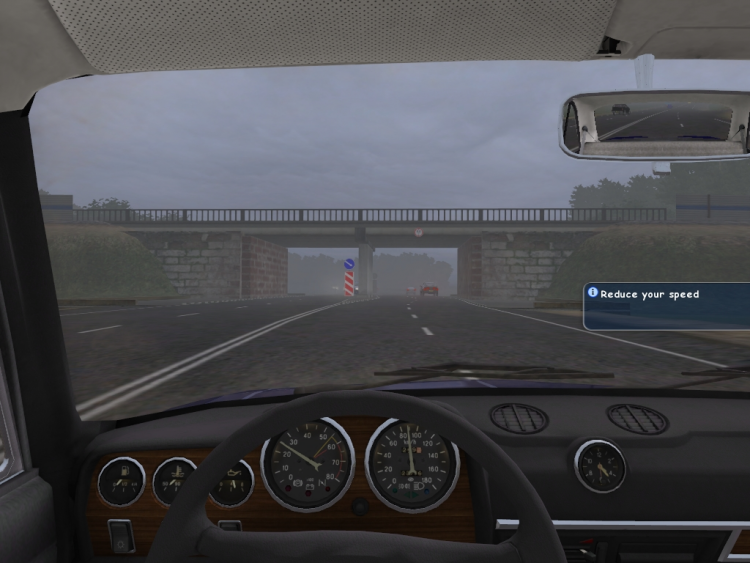Viewport: 750px width, 563px height.
Task: Click the "Reduce your speed" notification panel
Action: pos(667,307)
